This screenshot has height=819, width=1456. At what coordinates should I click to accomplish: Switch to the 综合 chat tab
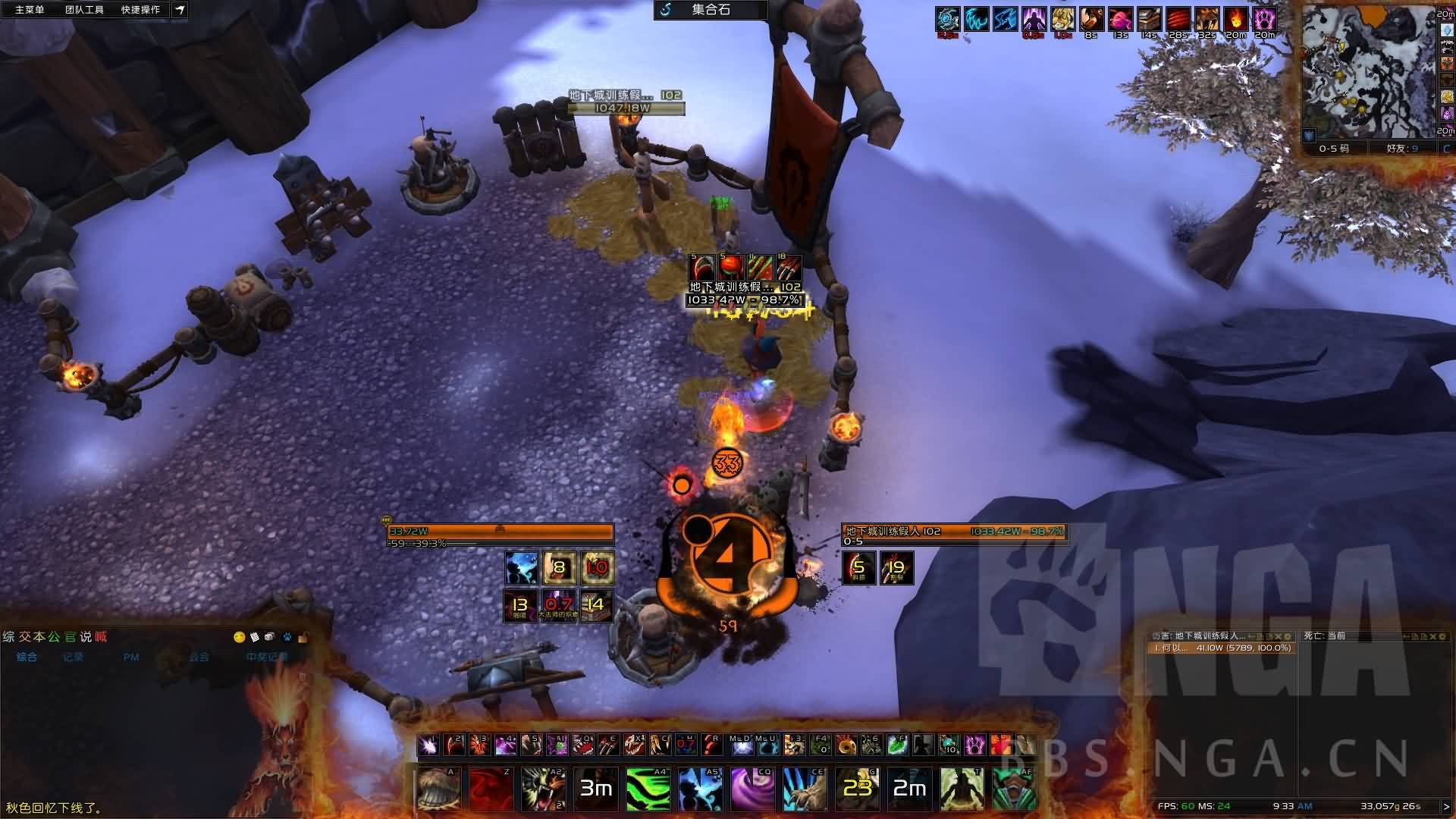[x=27, y=657]
